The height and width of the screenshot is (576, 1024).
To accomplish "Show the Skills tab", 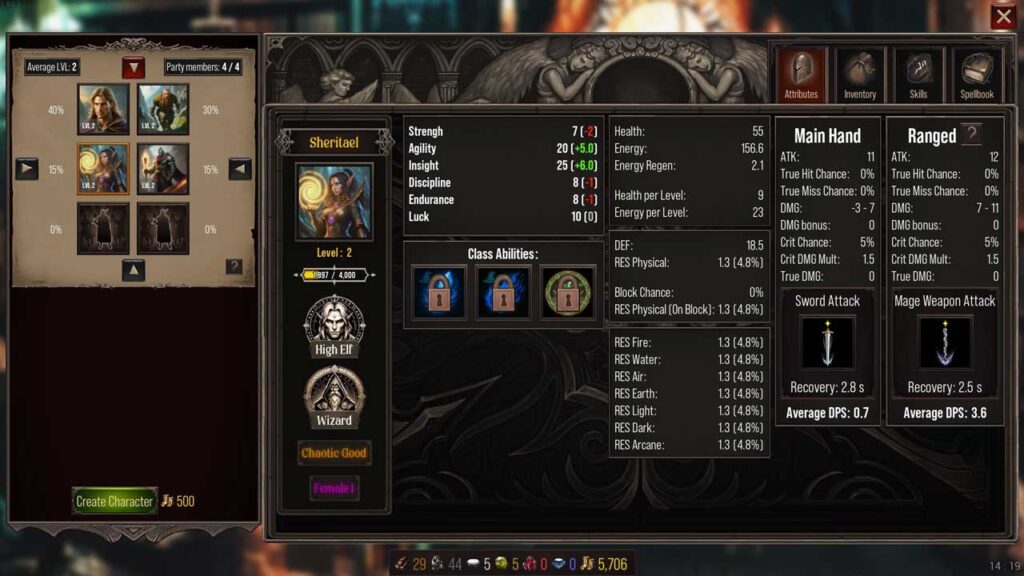I will coord(918,75).
